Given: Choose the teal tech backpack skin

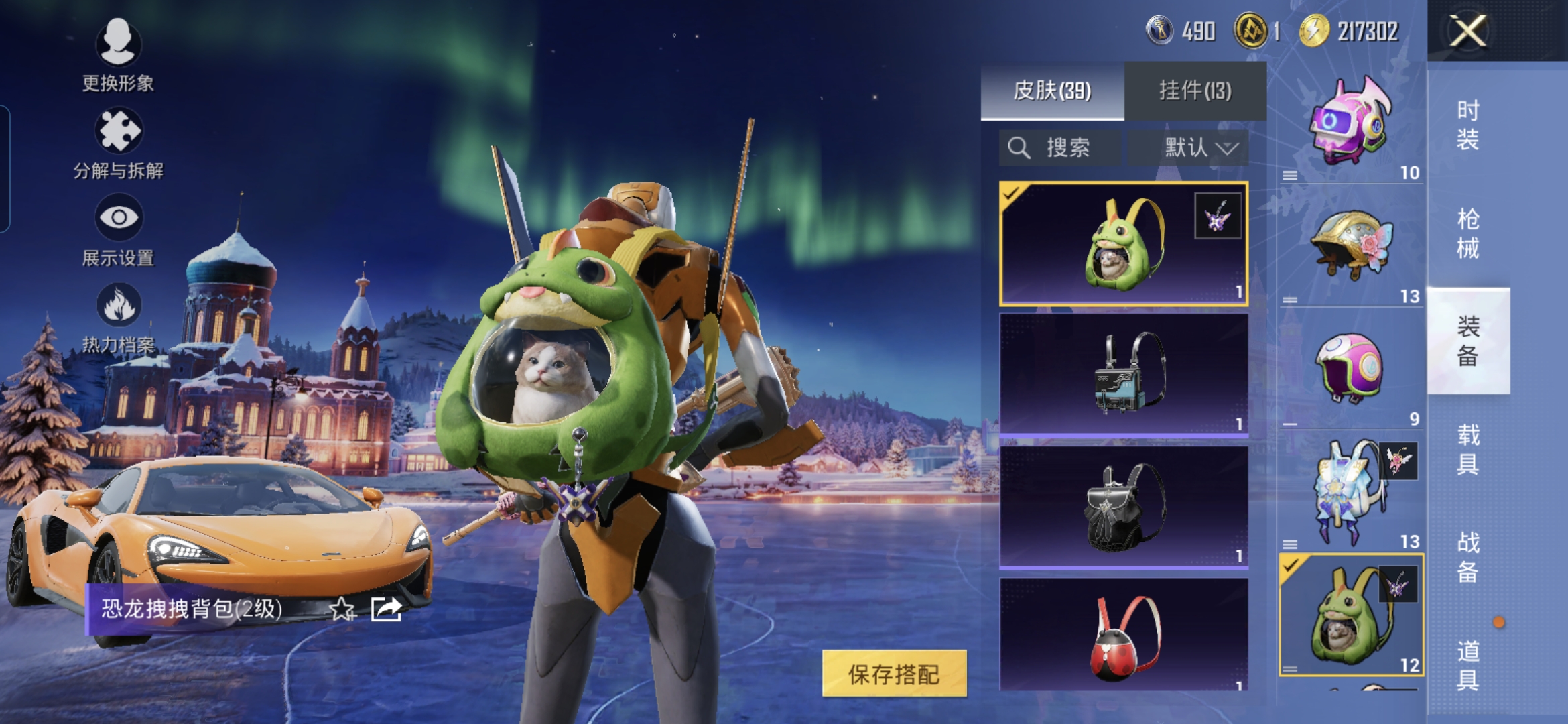Looking at the screenshot, I should tap(1123, 374).
